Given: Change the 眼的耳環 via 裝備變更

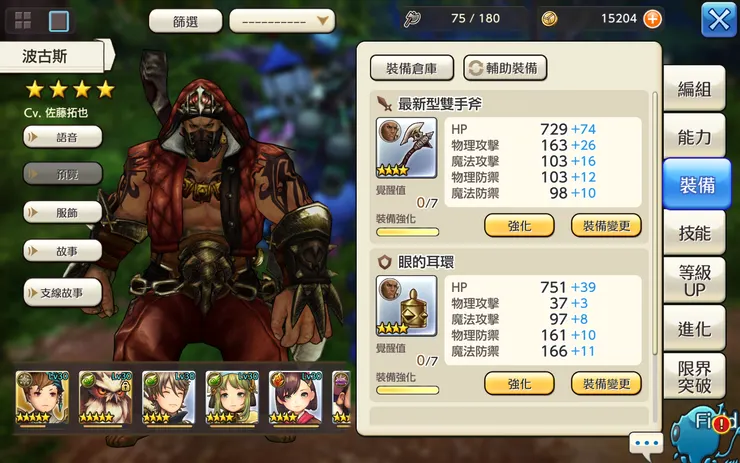Looking at the screenshot, I should pyautogui.click(x=606, y=383).
